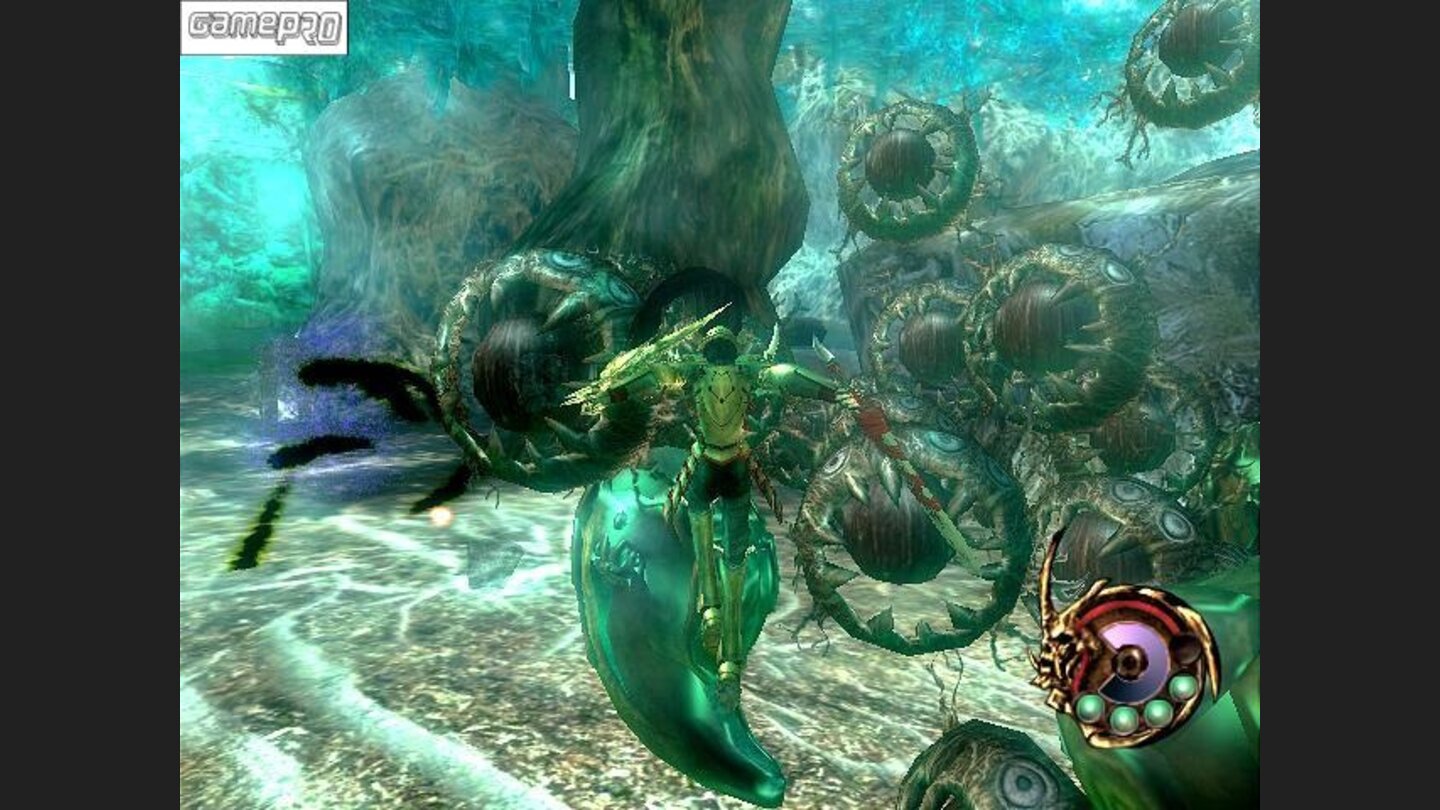
Task: Click the leftmost green orb on the gauge
Action: click(x=1089, y=709)
